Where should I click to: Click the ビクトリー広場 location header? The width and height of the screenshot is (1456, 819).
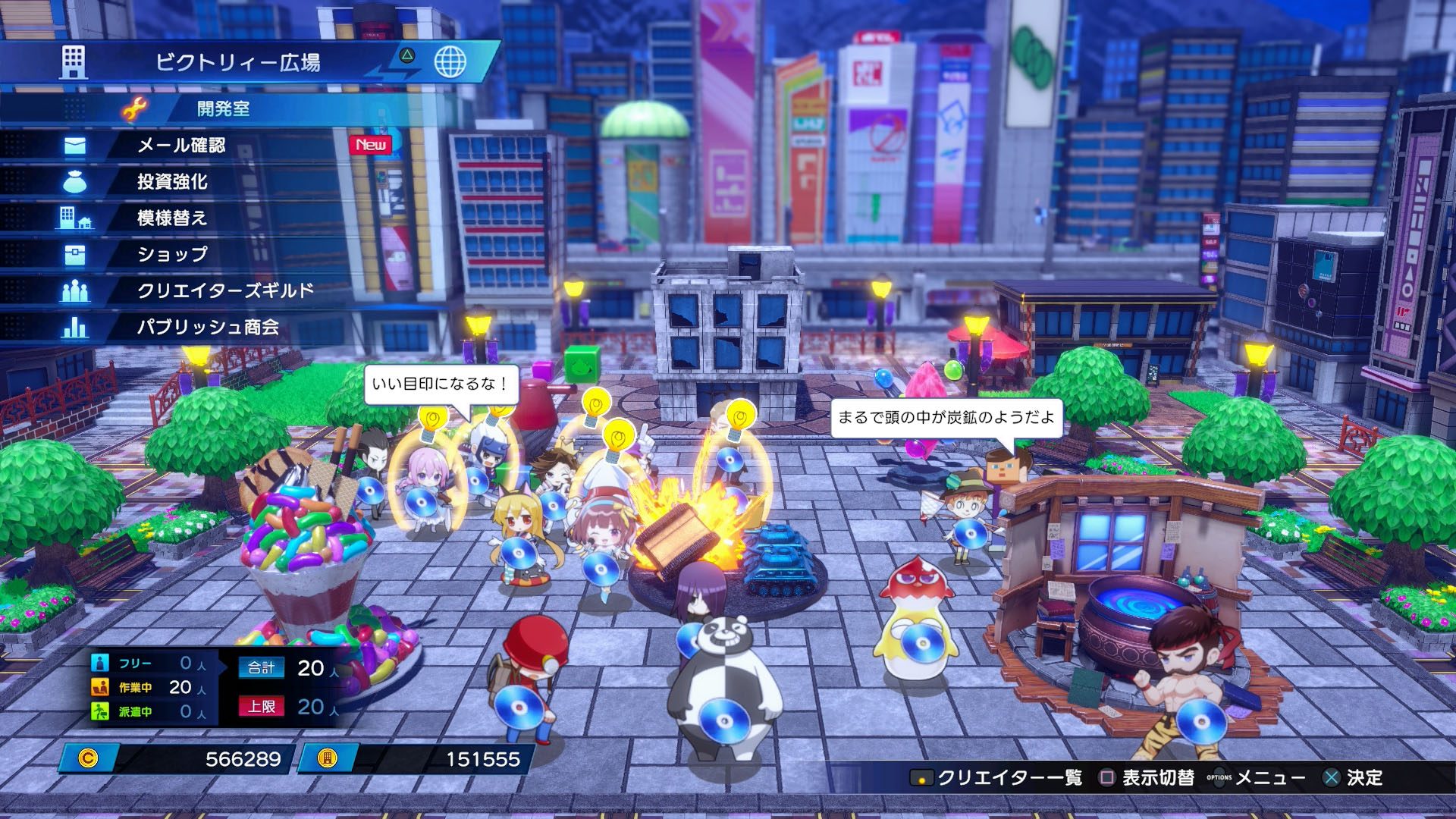coord(237,62)
